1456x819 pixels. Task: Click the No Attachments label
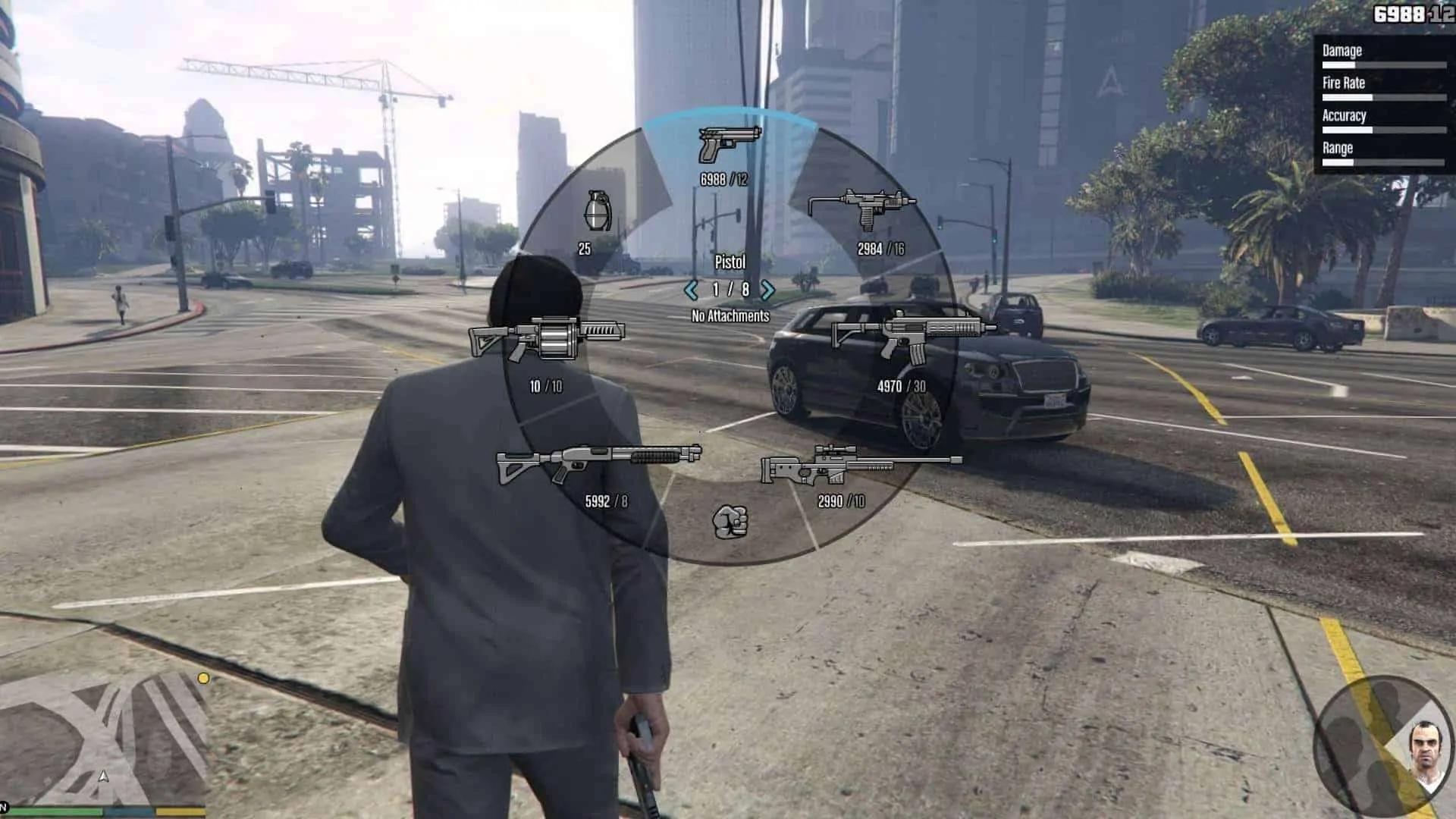[730, 315]
